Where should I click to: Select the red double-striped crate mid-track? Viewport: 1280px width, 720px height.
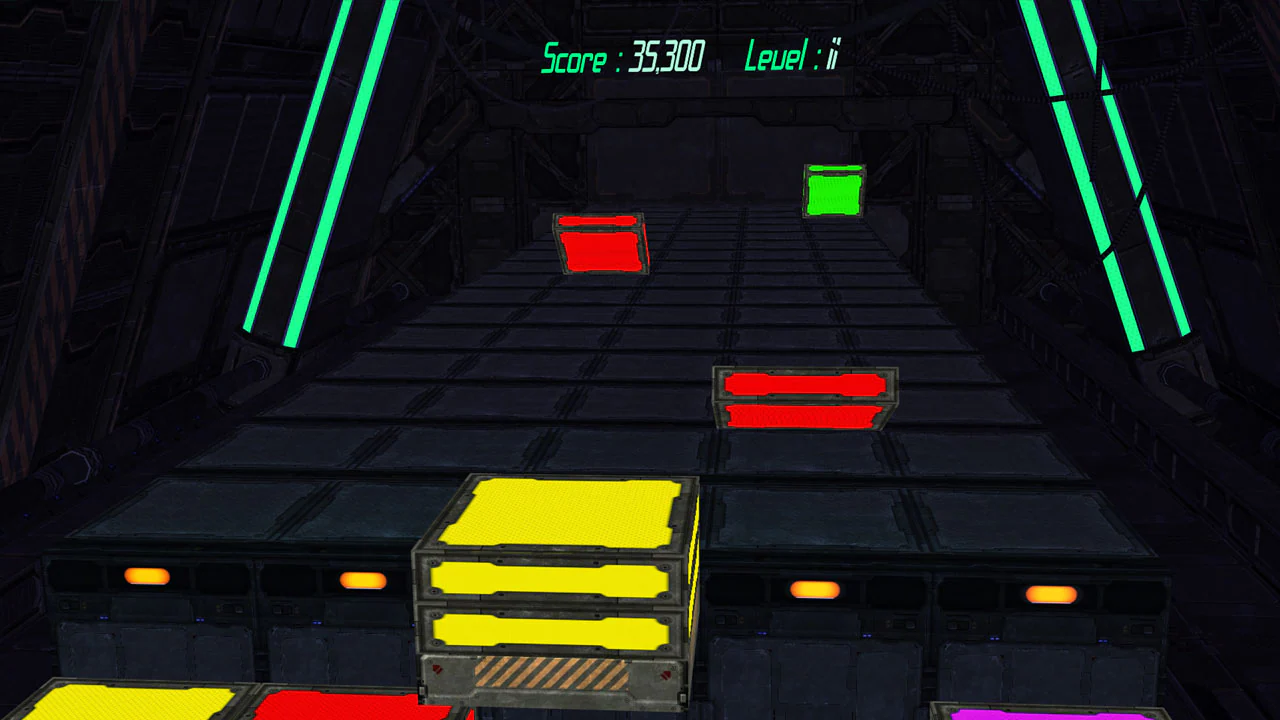pos(804,399)
